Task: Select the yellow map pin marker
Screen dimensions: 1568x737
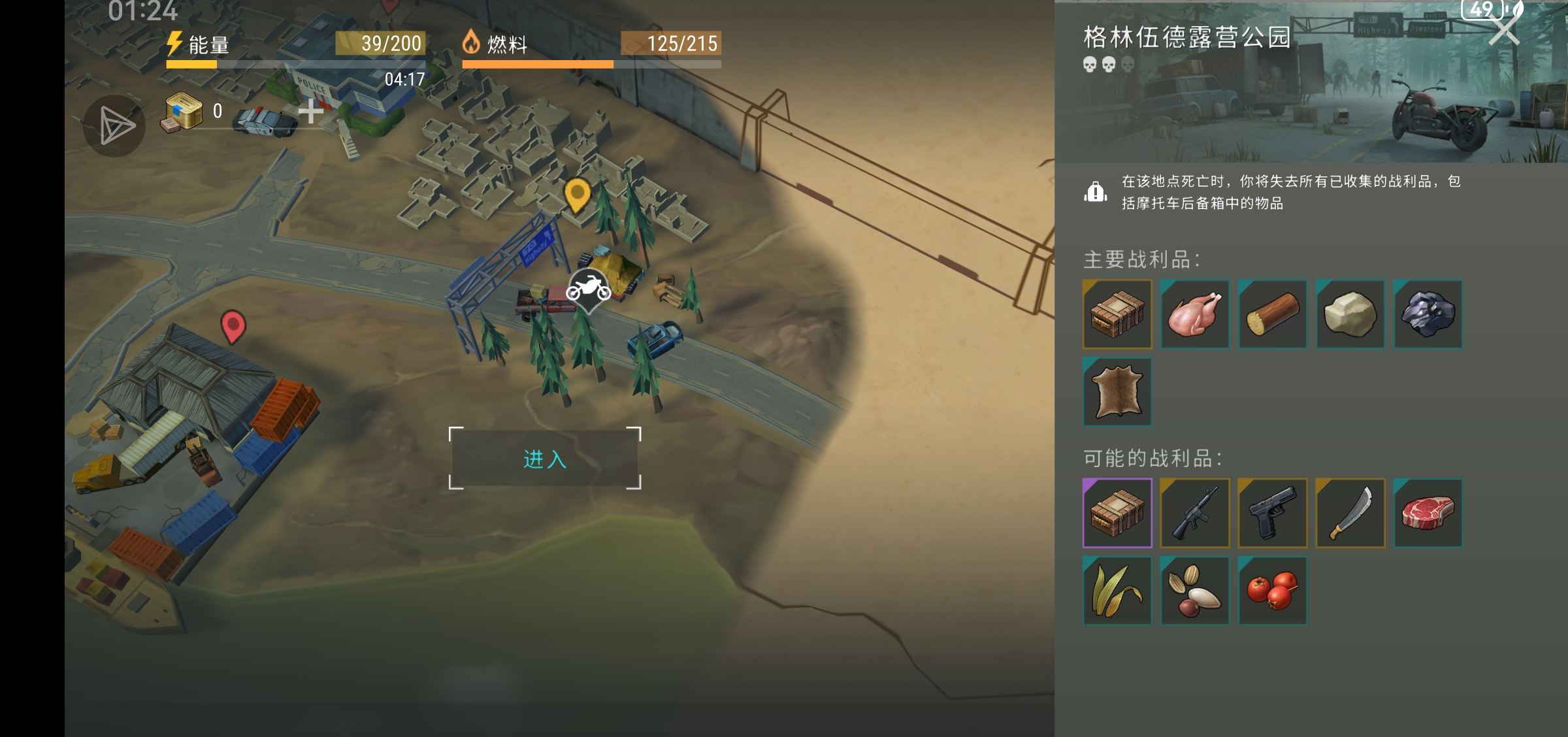Action: [577, 194]
